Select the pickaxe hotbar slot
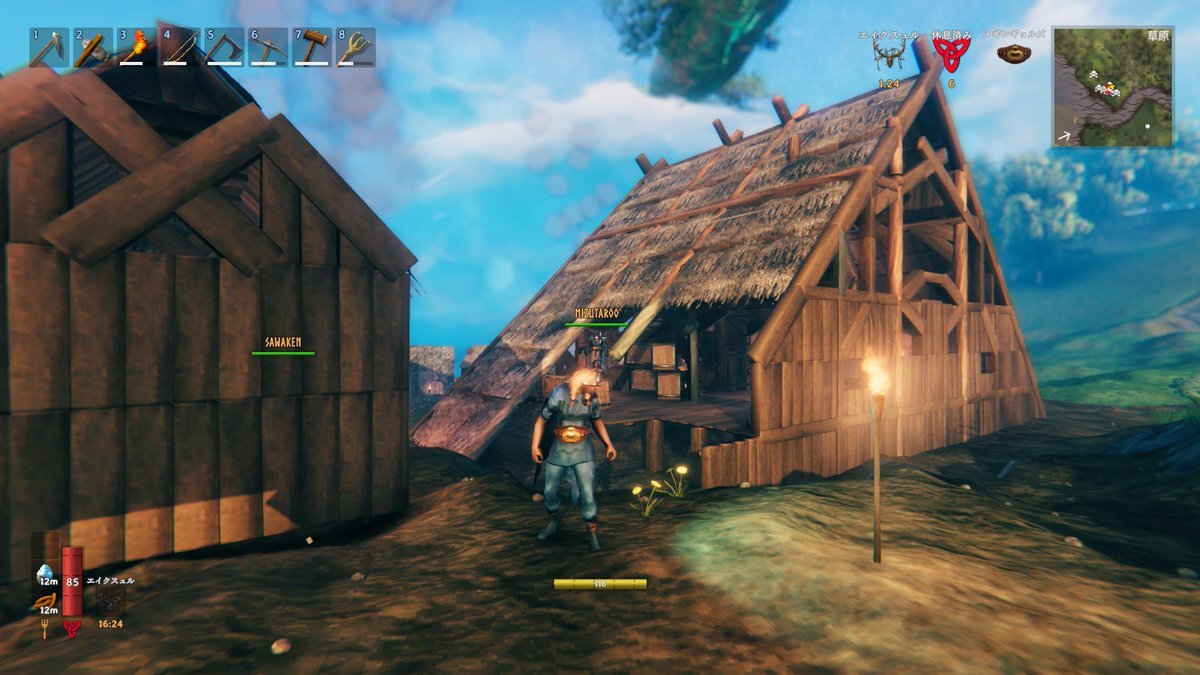This screenshot has height=675, width=1200. click(268, 47)
